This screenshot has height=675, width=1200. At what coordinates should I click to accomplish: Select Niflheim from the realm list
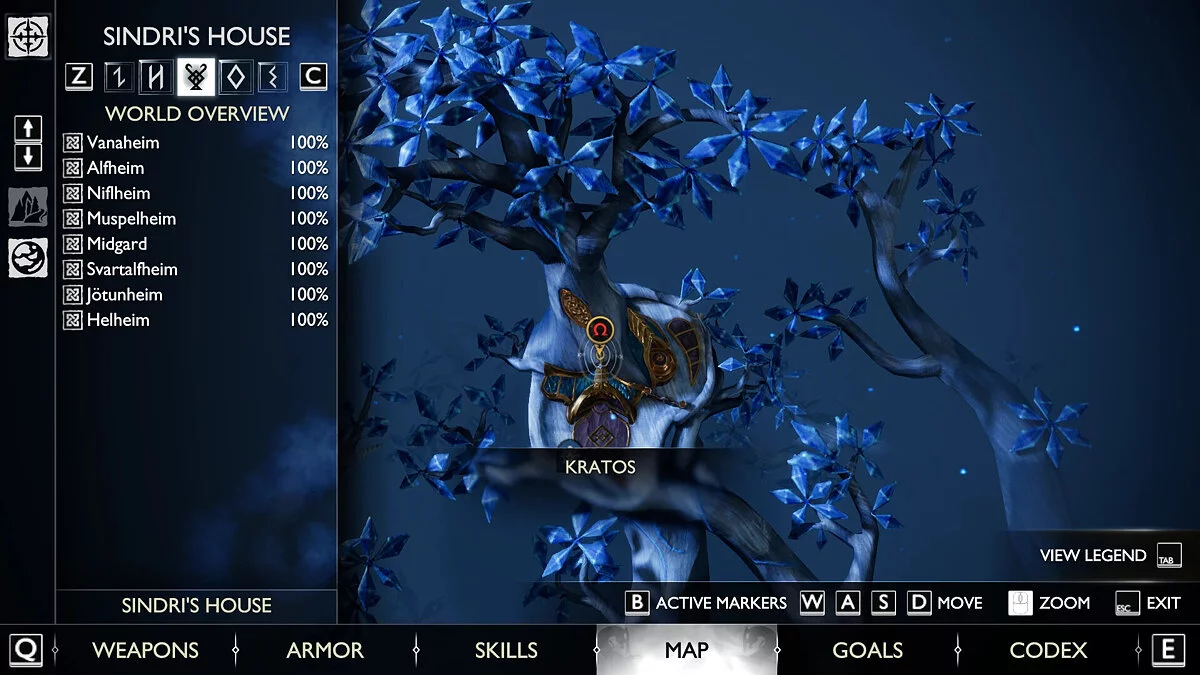118,193
